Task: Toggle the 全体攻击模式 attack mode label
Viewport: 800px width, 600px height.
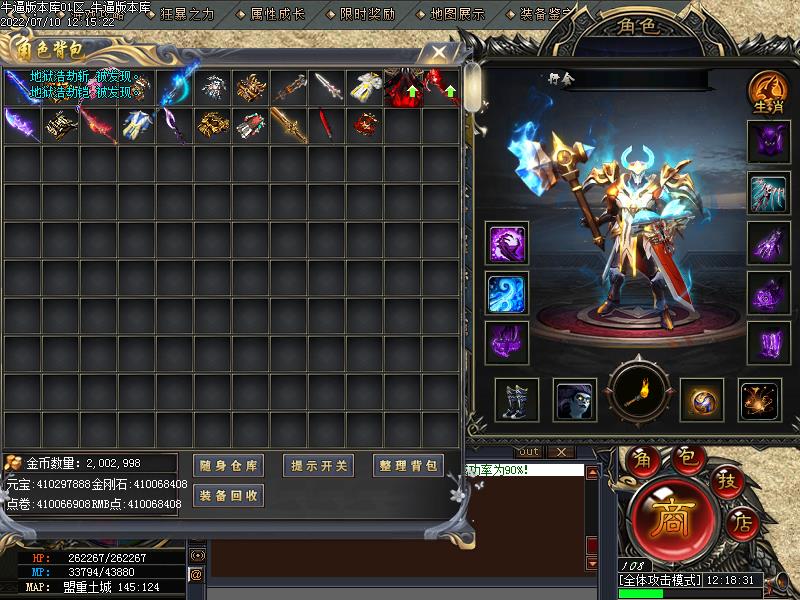Action: [x=662, y=580]
